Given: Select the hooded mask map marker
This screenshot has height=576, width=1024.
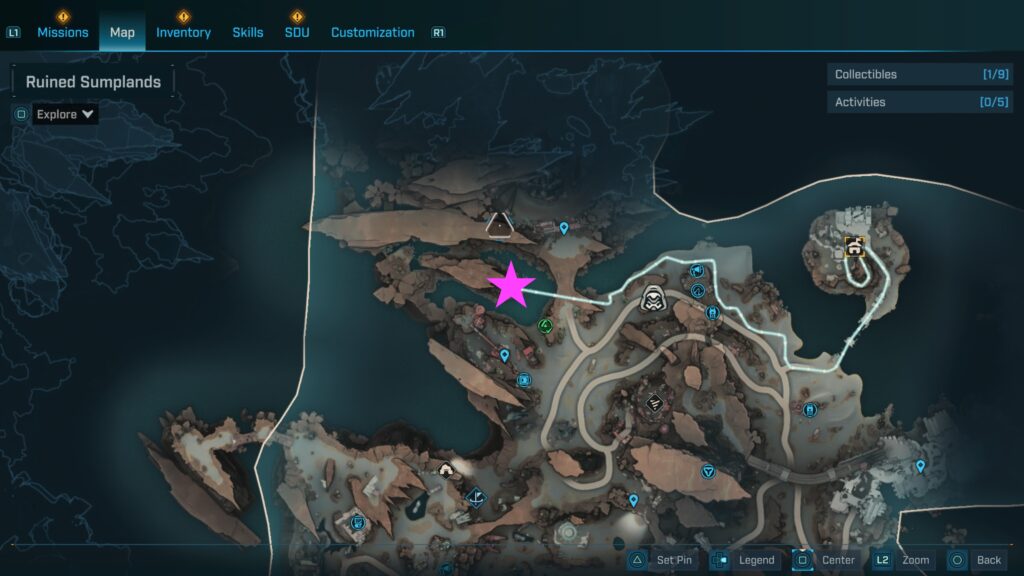Looking at the screenshot, I should click(654, 297).
